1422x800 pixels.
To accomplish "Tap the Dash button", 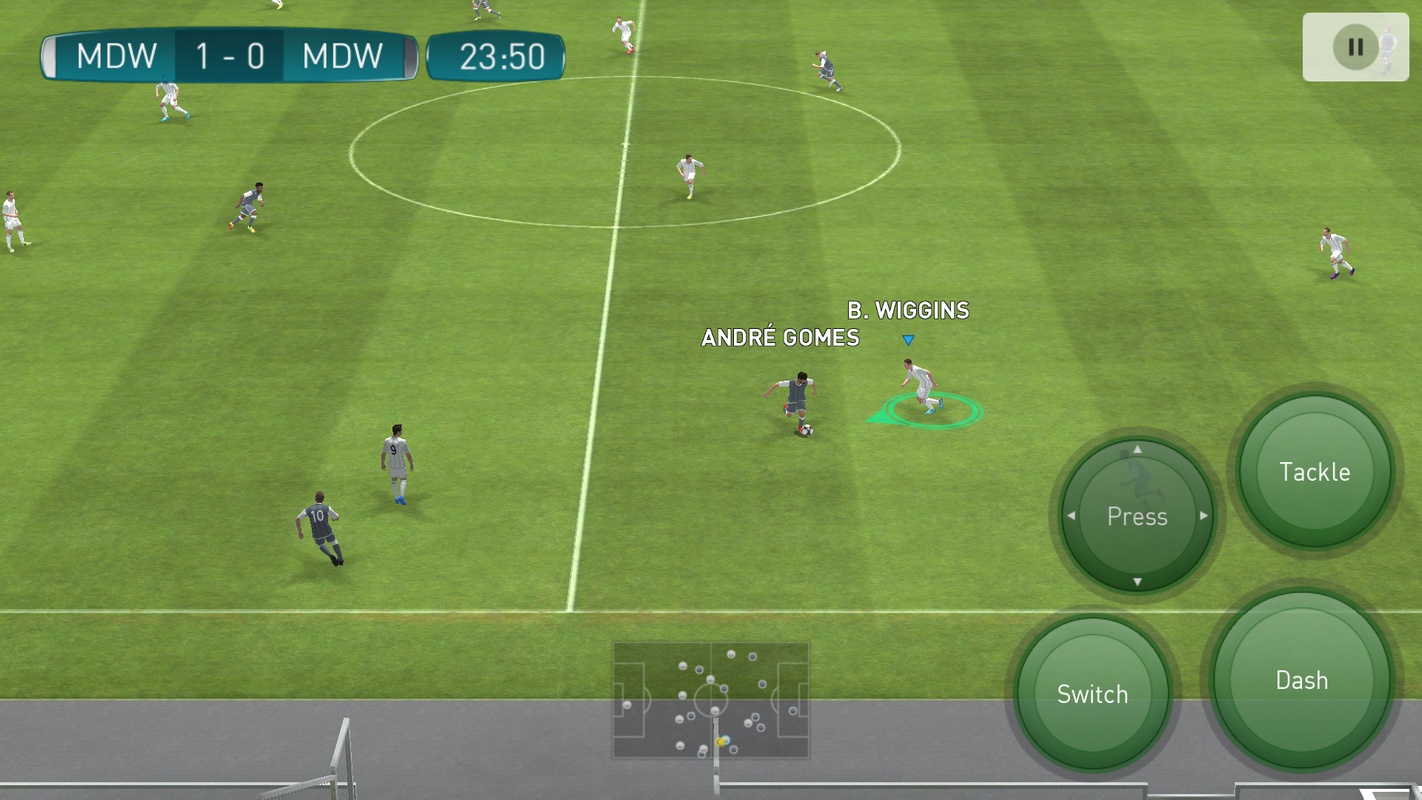I will (1301, 681).
